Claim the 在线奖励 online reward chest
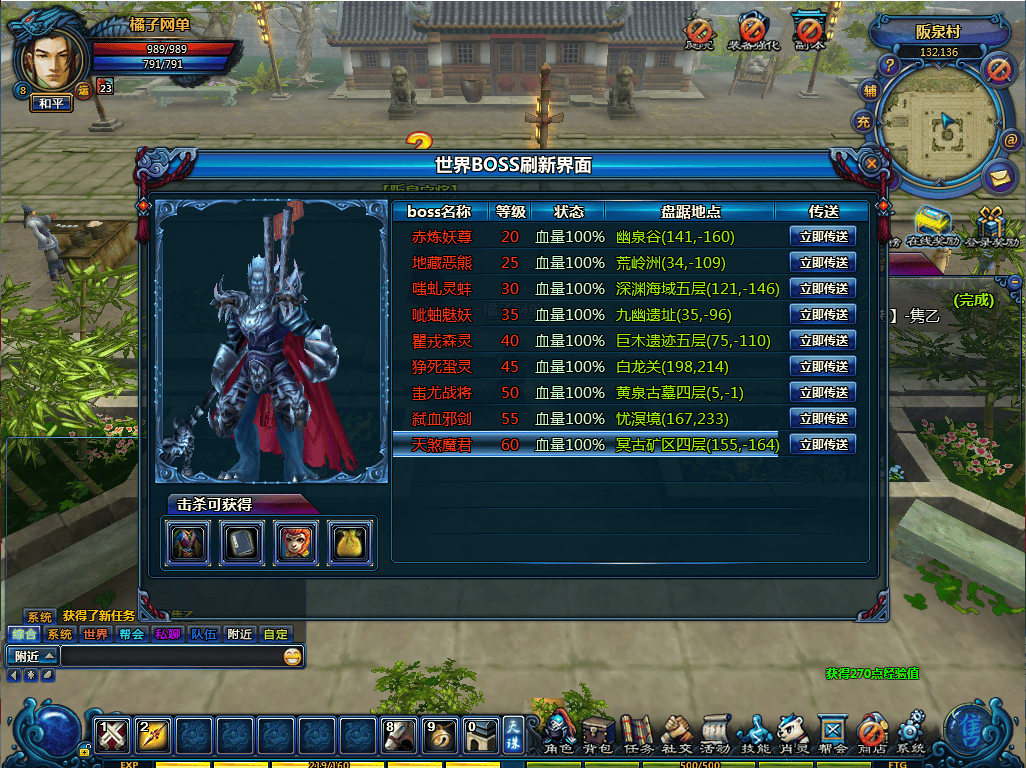The width and height of the screenshot is (1026, 768). 932,224
